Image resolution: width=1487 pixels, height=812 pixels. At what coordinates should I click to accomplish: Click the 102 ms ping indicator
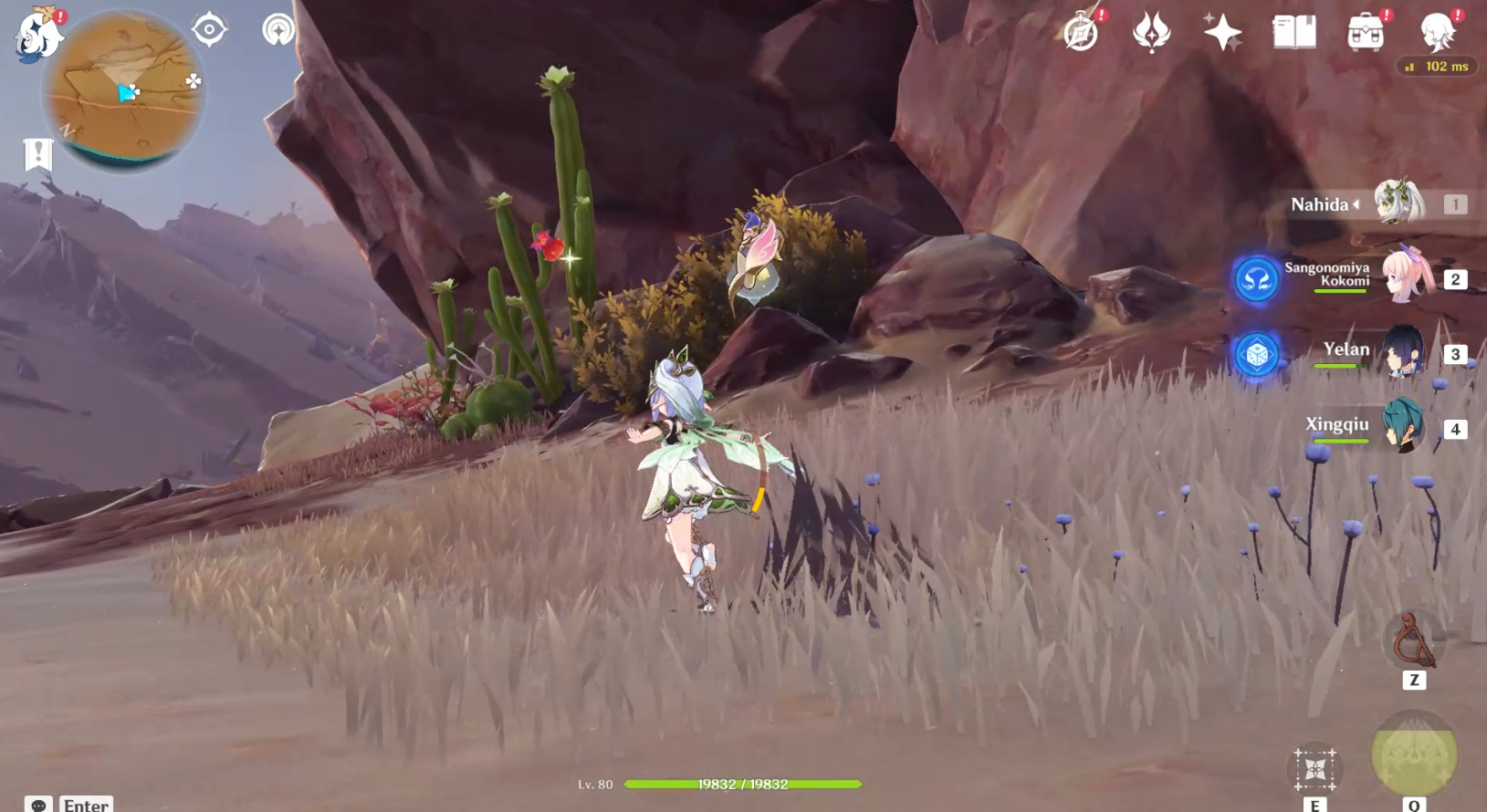tap(1438, 66)
